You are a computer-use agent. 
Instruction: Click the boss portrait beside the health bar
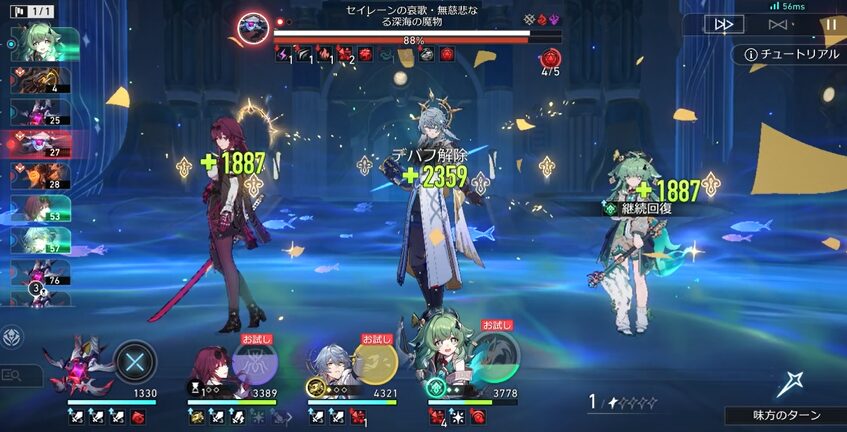click(x=253, y=24)
